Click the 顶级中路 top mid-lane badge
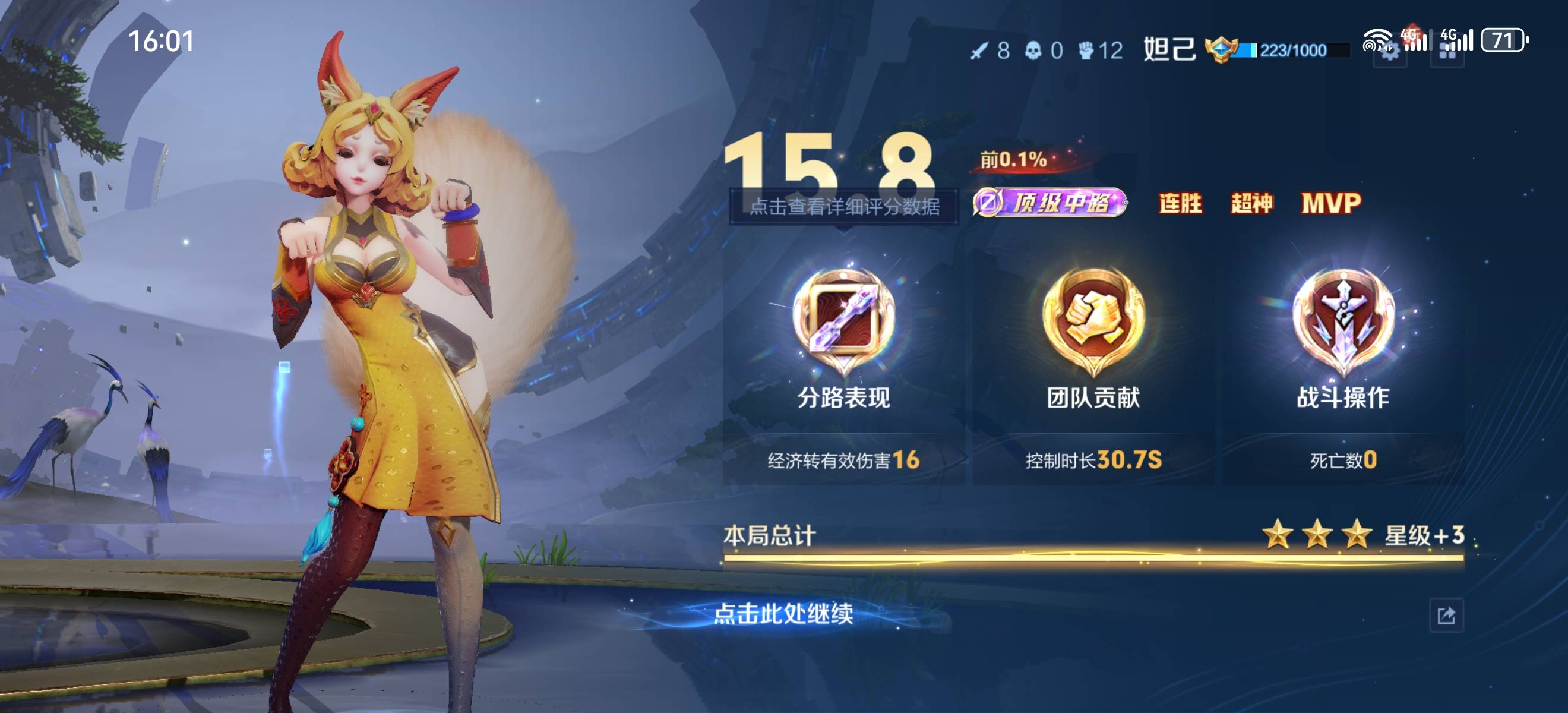1568x713 pixels. (1049, 203)
